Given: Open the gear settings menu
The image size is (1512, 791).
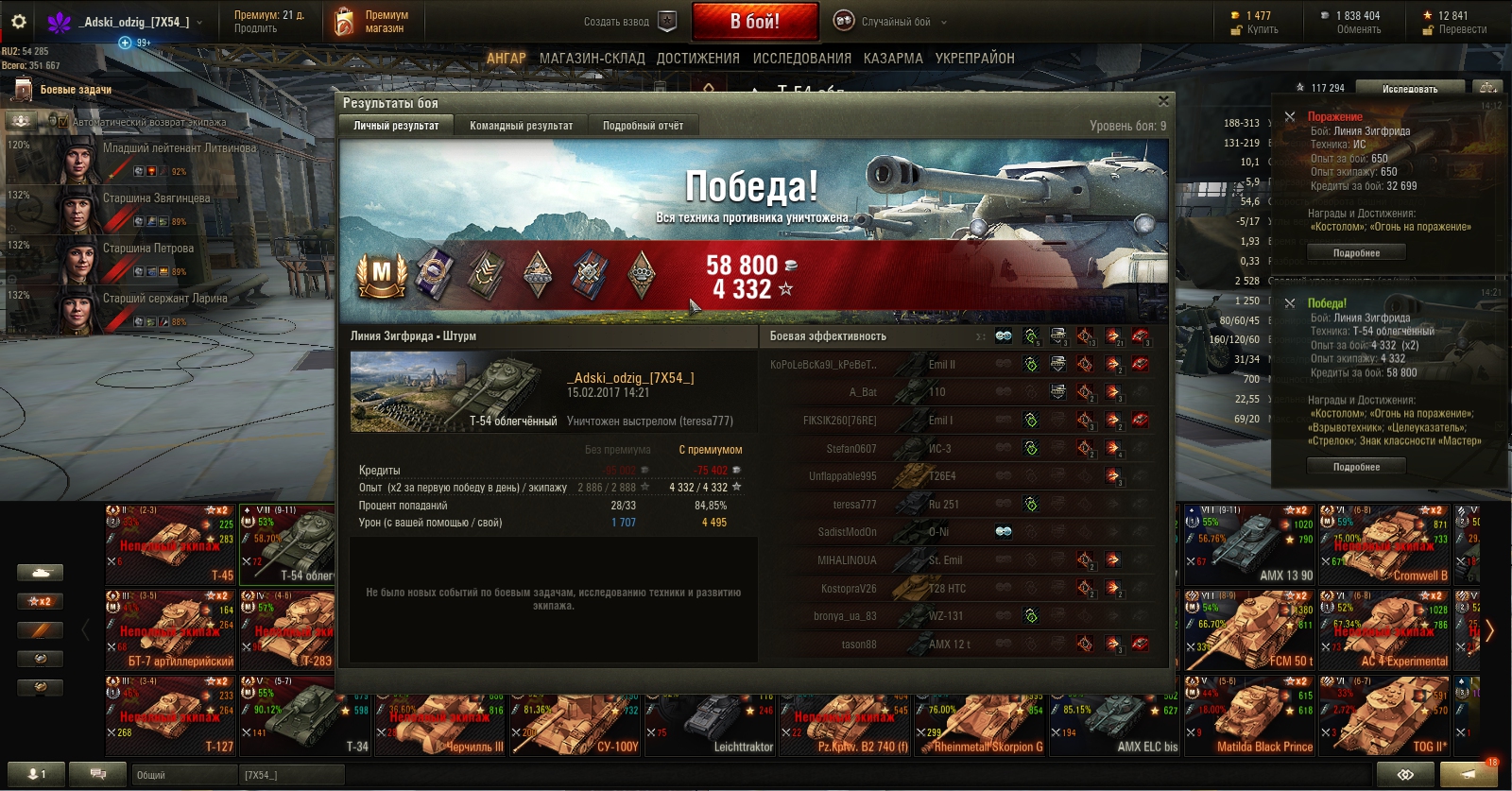Looking at the screenshot, I should pos(19,22).
